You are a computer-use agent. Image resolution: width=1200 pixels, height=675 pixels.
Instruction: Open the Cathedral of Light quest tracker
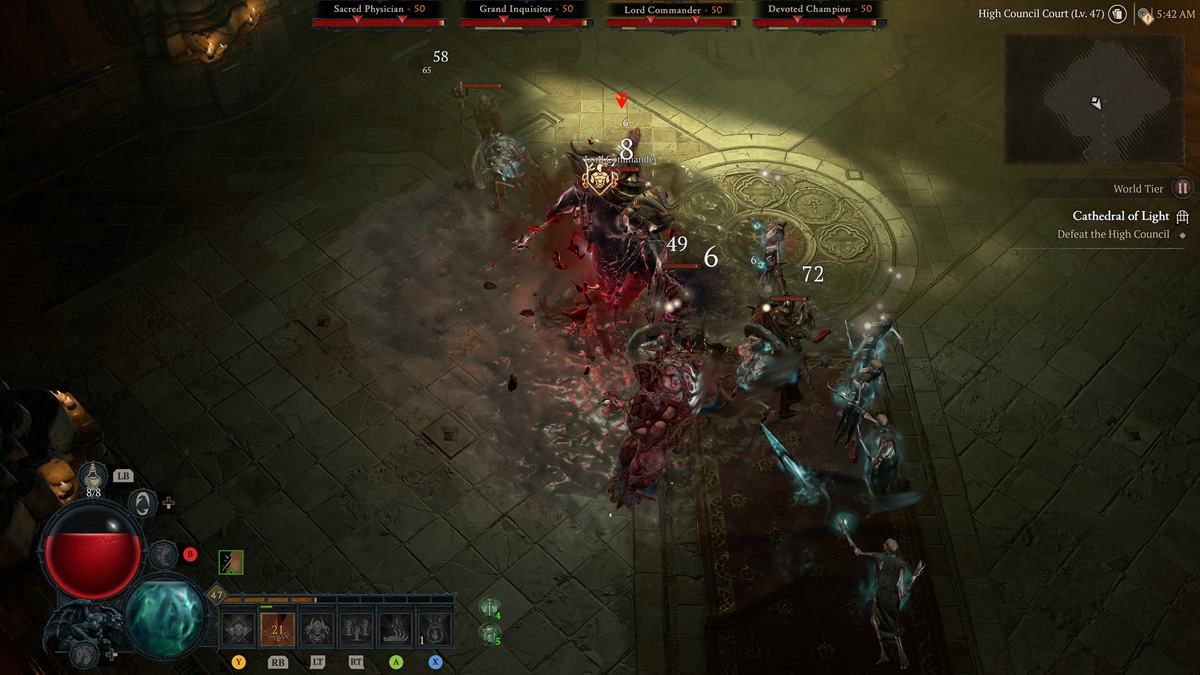[x=1120, y=216]
